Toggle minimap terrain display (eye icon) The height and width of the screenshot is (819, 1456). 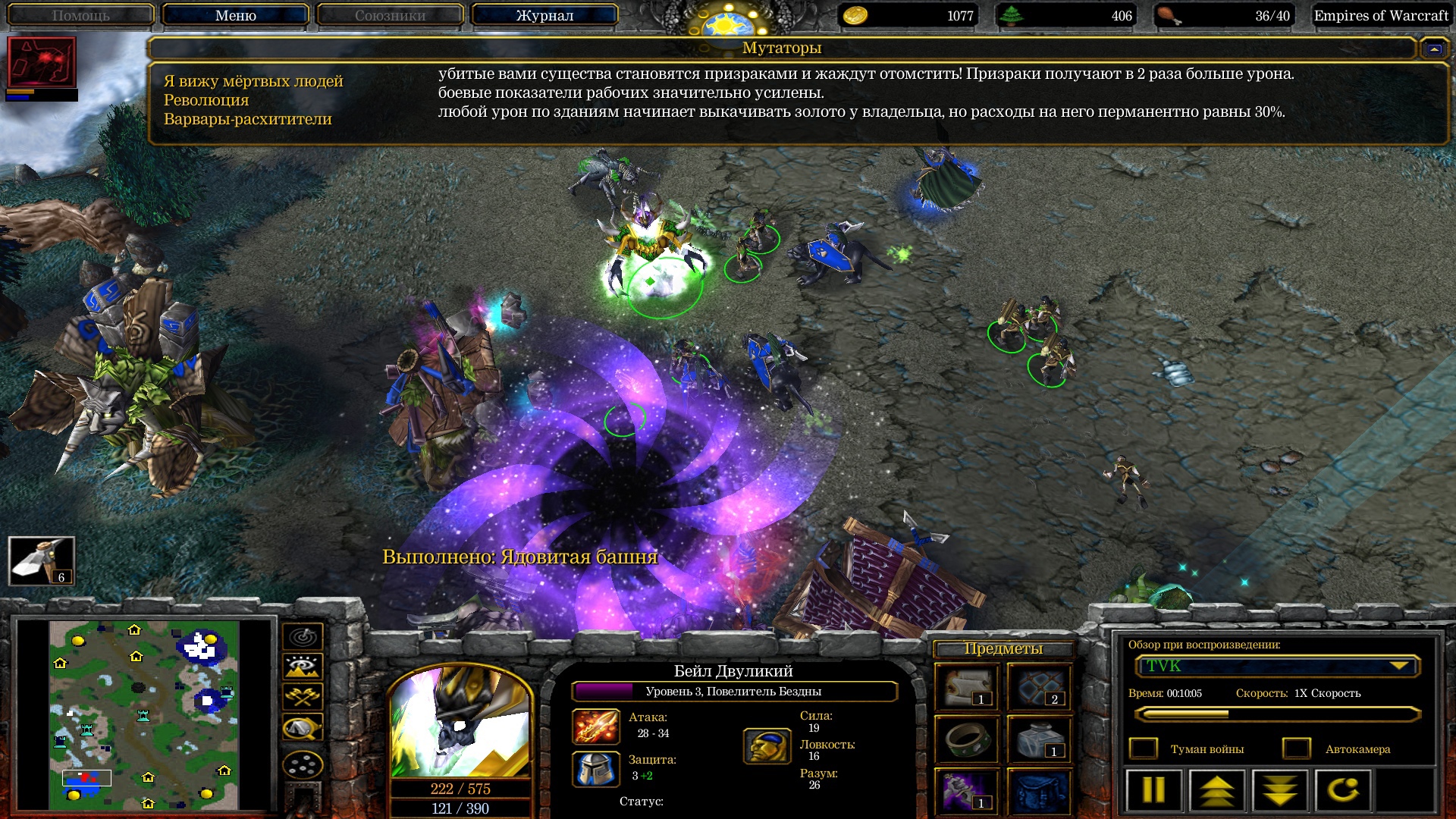point(303,667)
